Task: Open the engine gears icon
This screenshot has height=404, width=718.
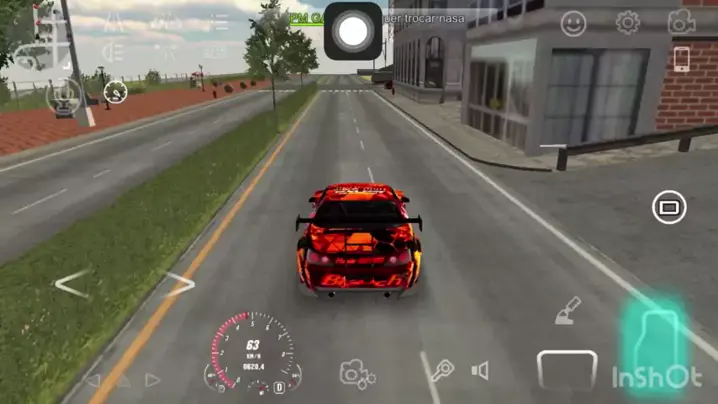Action: (x=357, y=374)
